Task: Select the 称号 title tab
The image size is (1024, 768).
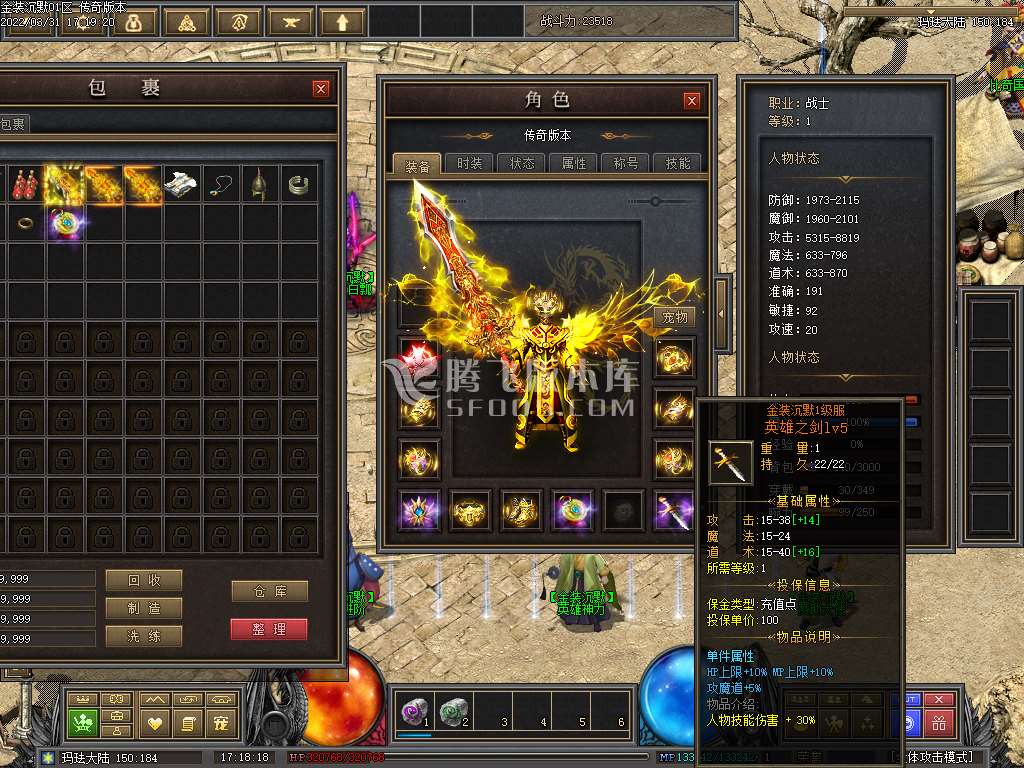Action: (626, 164)
